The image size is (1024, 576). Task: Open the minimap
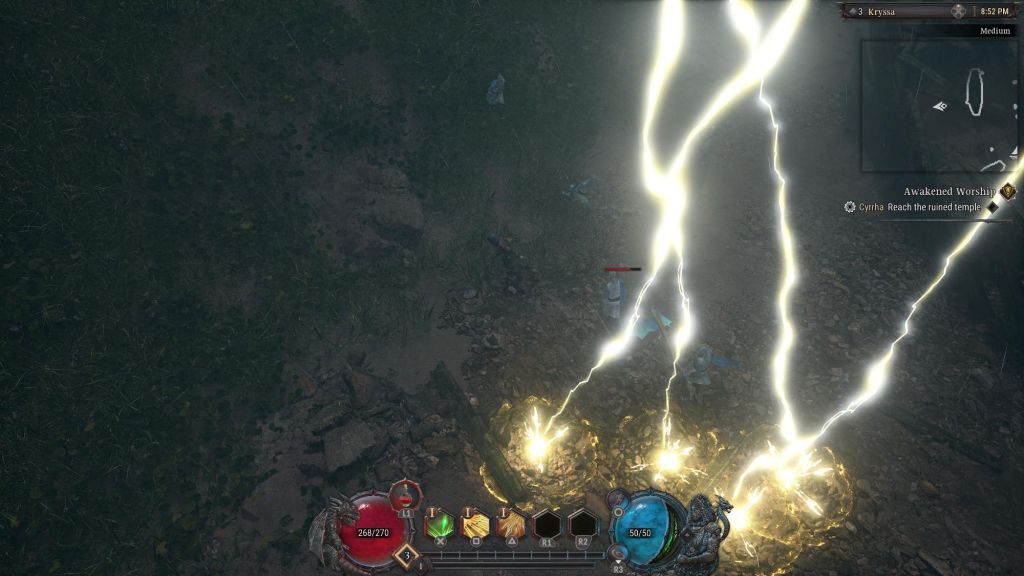click(x=939, y=105)
